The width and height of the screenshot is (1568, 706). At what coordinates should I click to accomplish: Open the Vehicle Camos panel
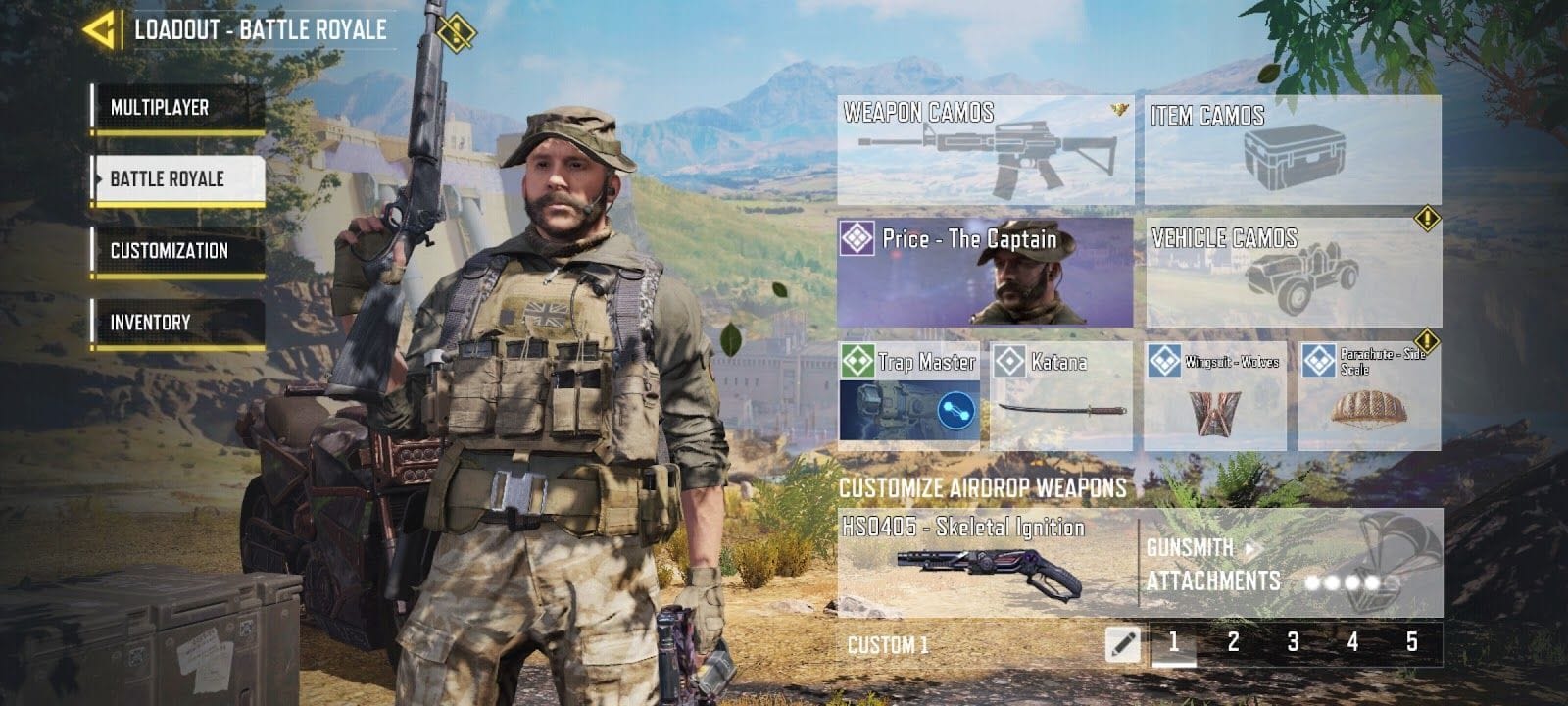1293,273
